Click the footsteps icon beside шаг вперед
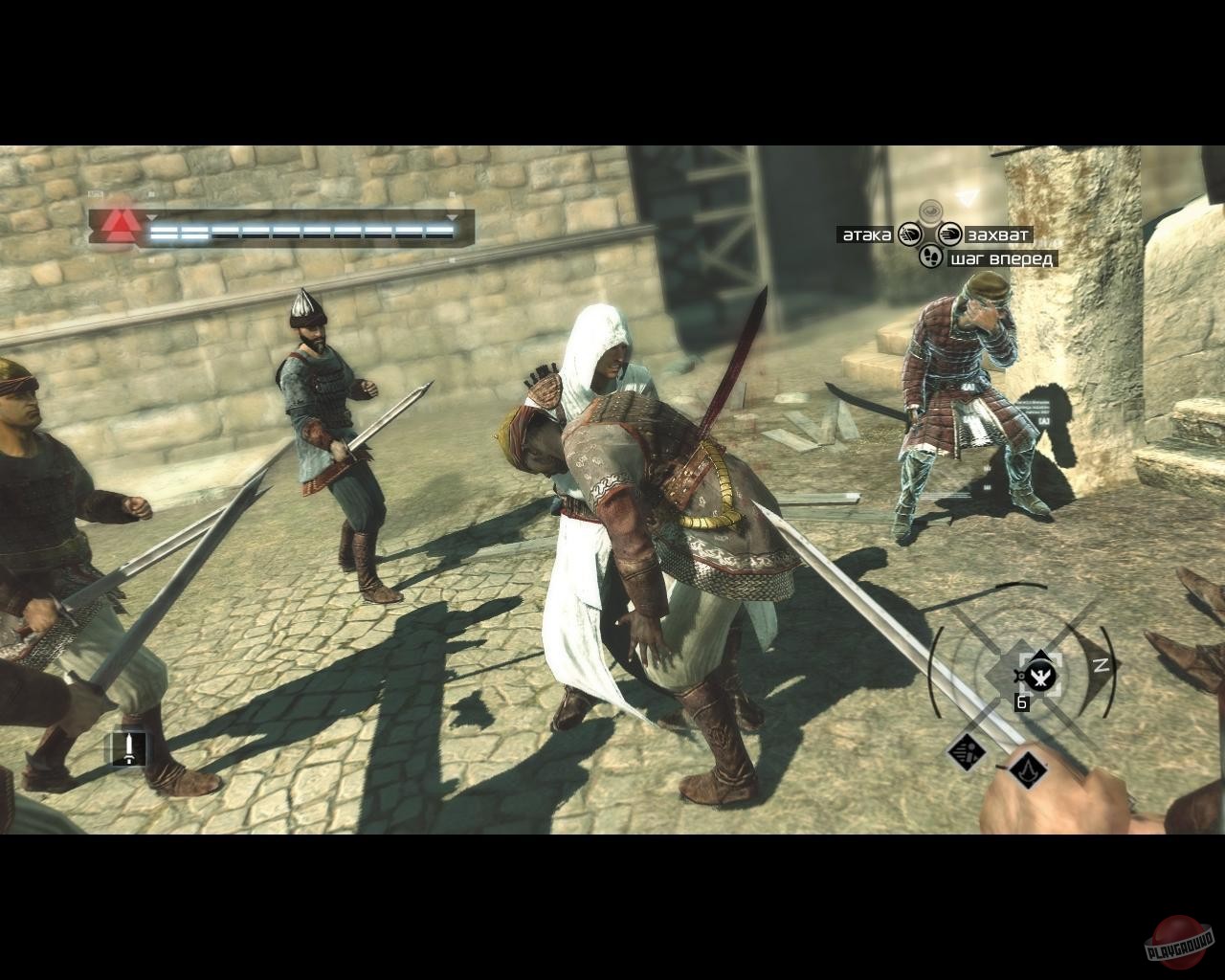Image resolution: width=1225 pixels, height=980 pixels. (931, 256)
